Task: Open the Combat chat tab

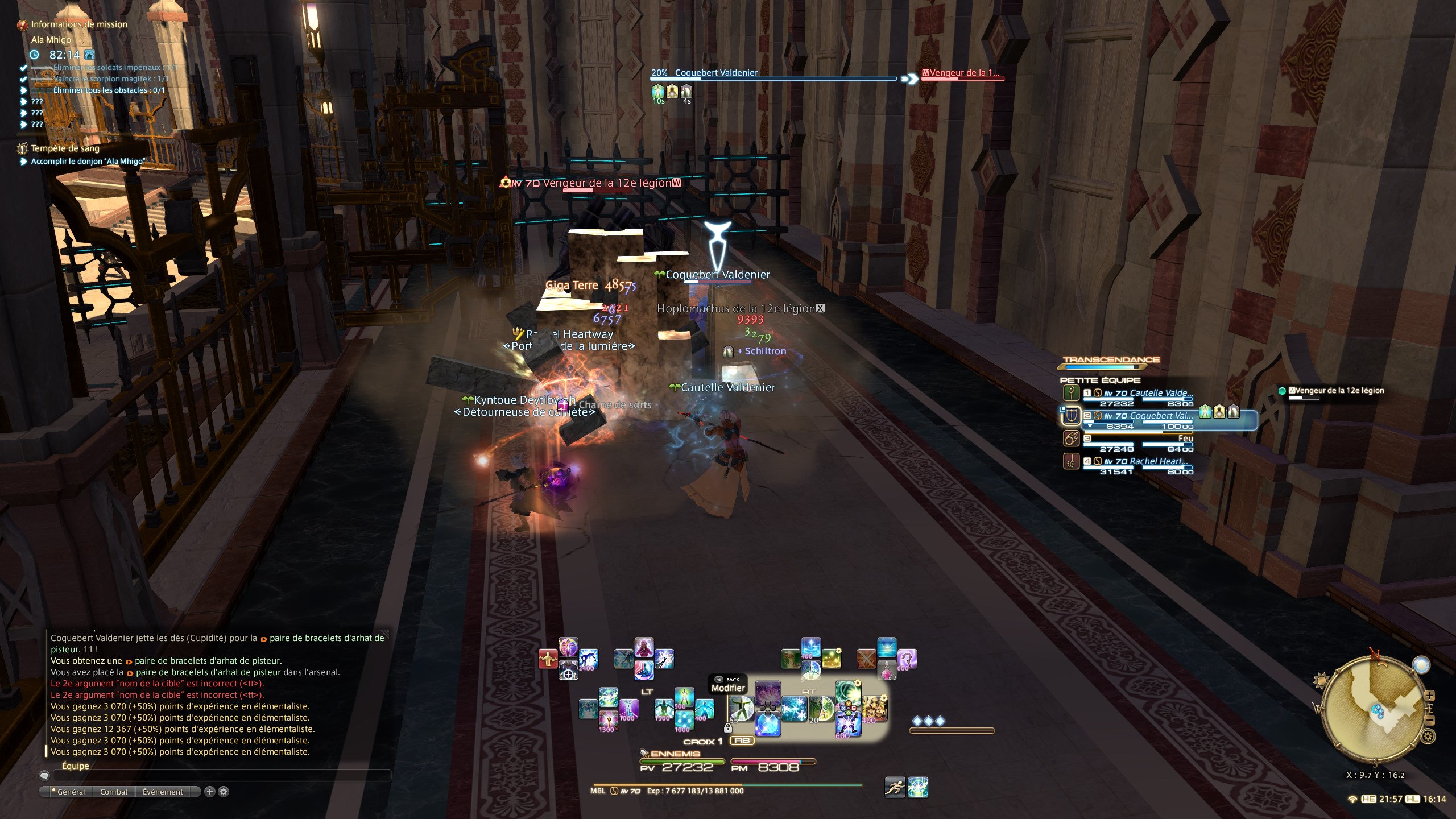Action: click(x=114, y=792)
